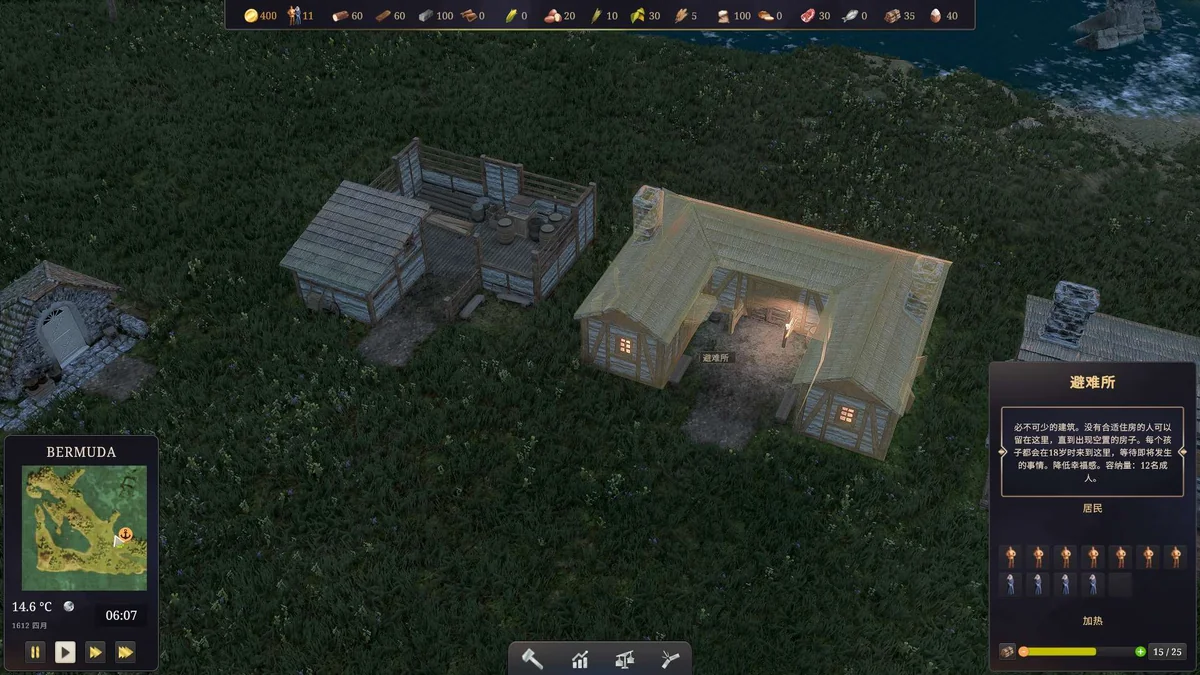Decrease heating fuel with the orange minus
The height and width of the screenshot is (675, 1200).
(1023, 652)
